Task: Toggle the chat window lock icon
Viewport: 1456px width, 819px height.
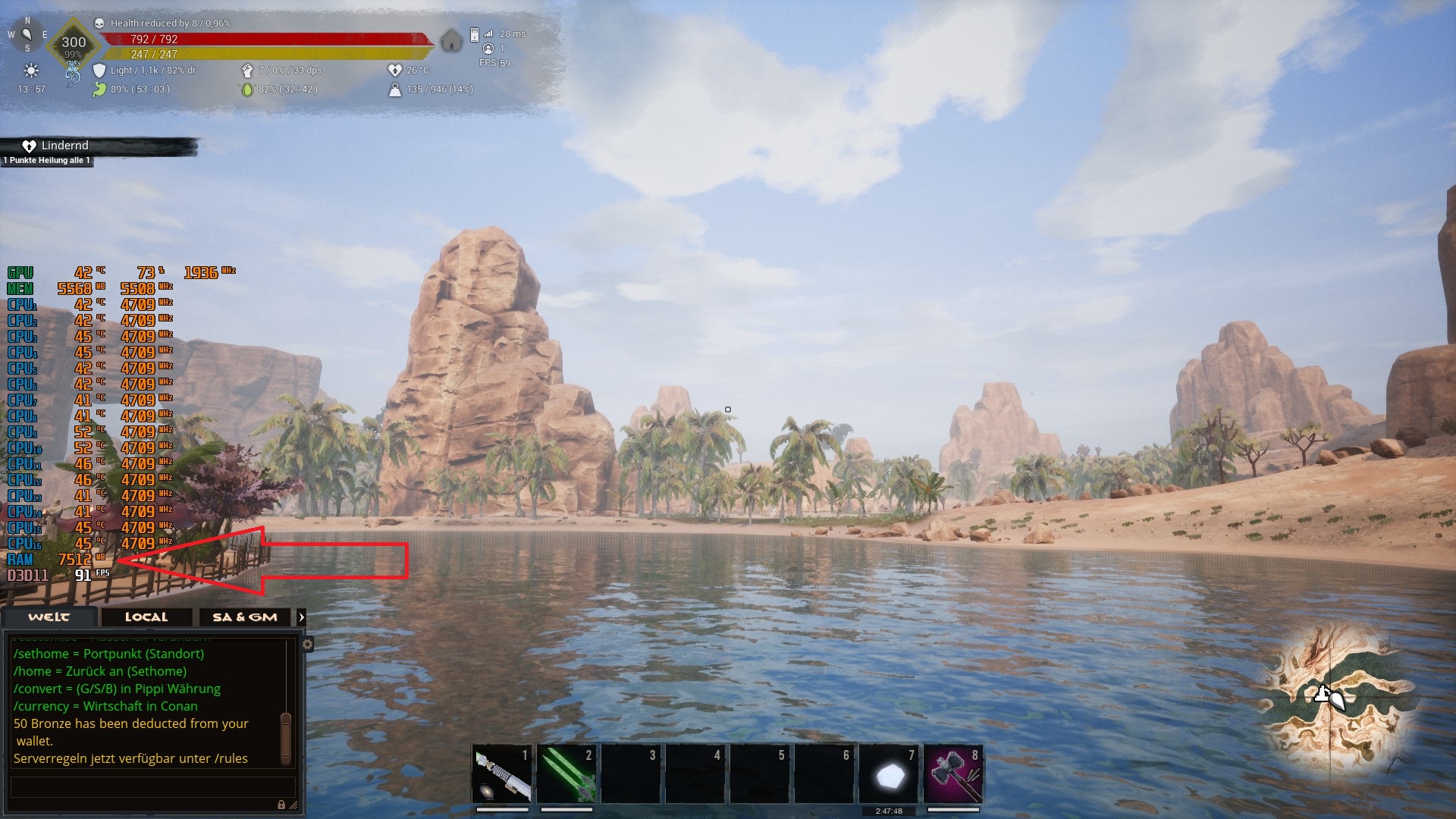Action: 281,805
